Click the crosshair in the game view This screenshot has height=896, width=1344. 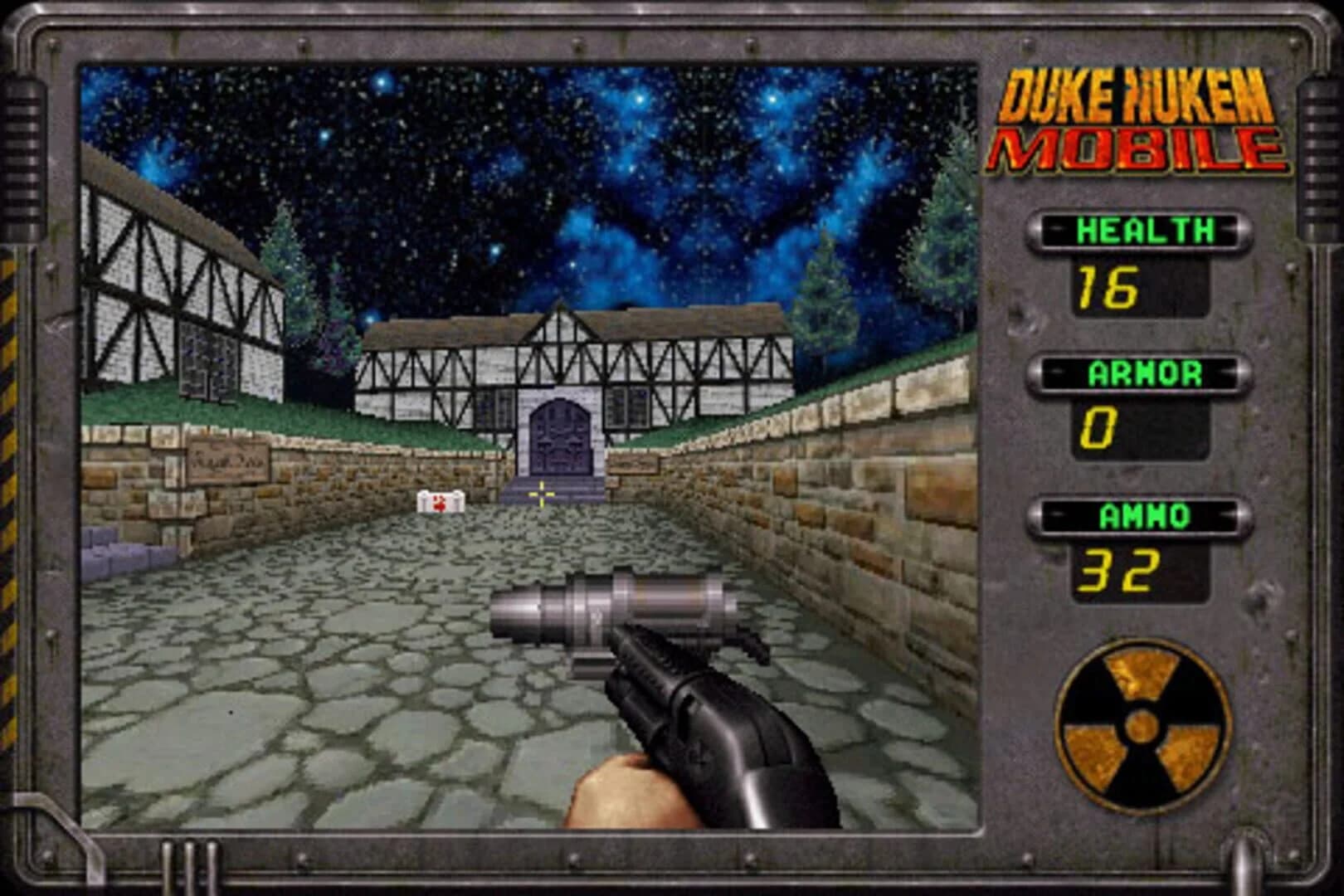(540, 492)
